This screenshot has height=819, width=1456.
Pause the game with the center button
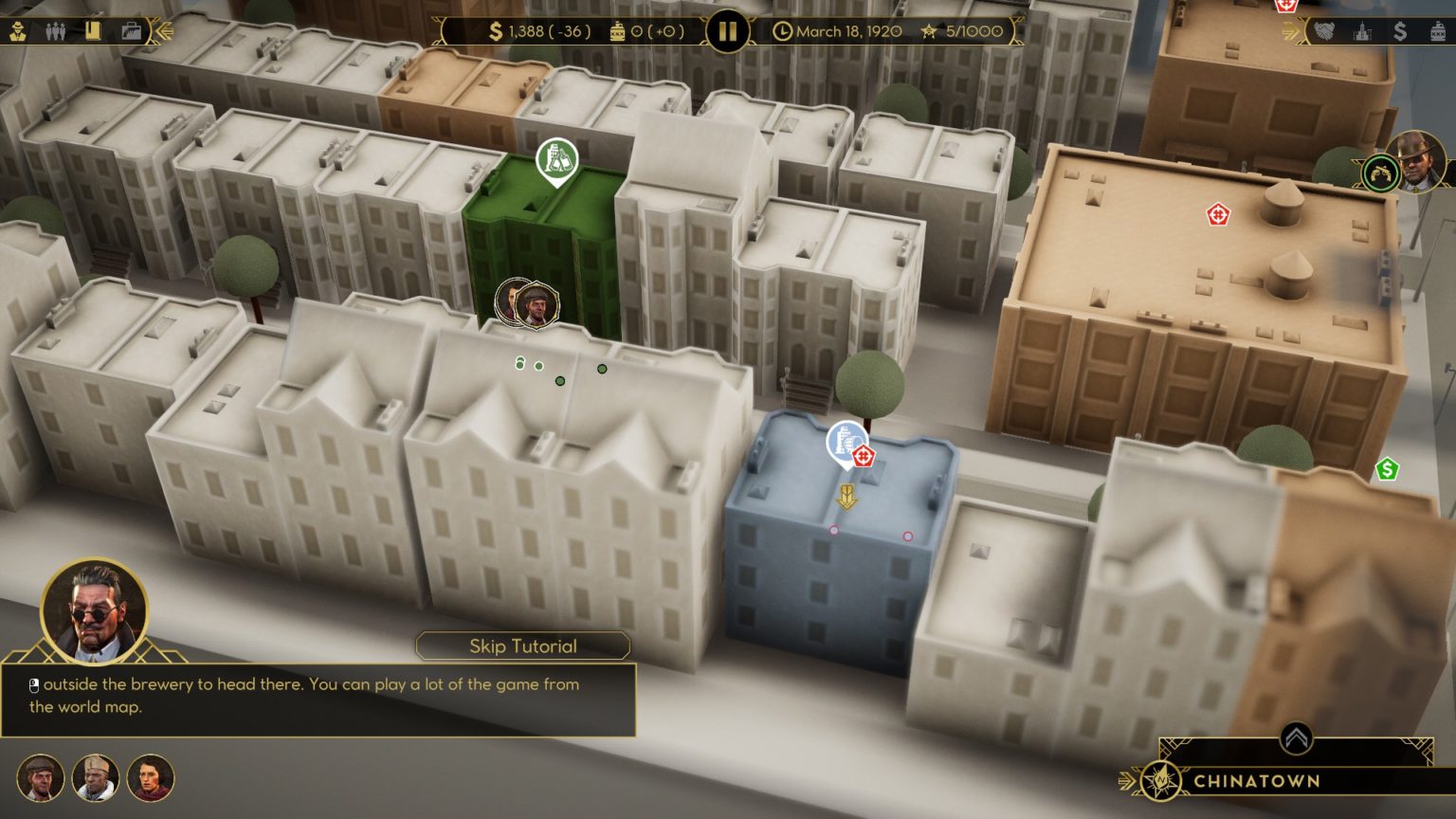click(727, 31)
